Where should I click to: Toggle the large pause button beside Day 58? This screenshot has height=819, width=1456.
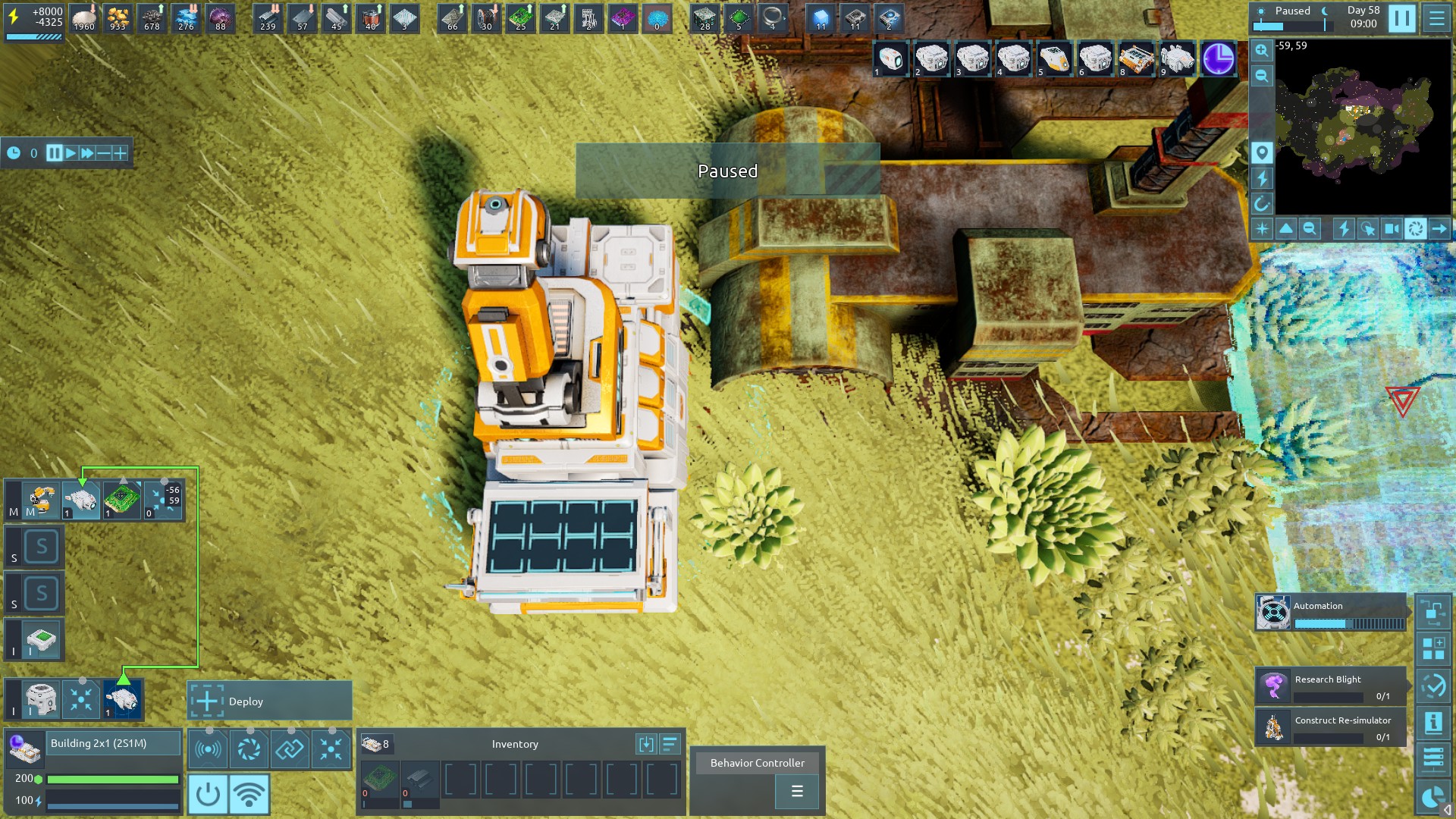point(1401,18)
